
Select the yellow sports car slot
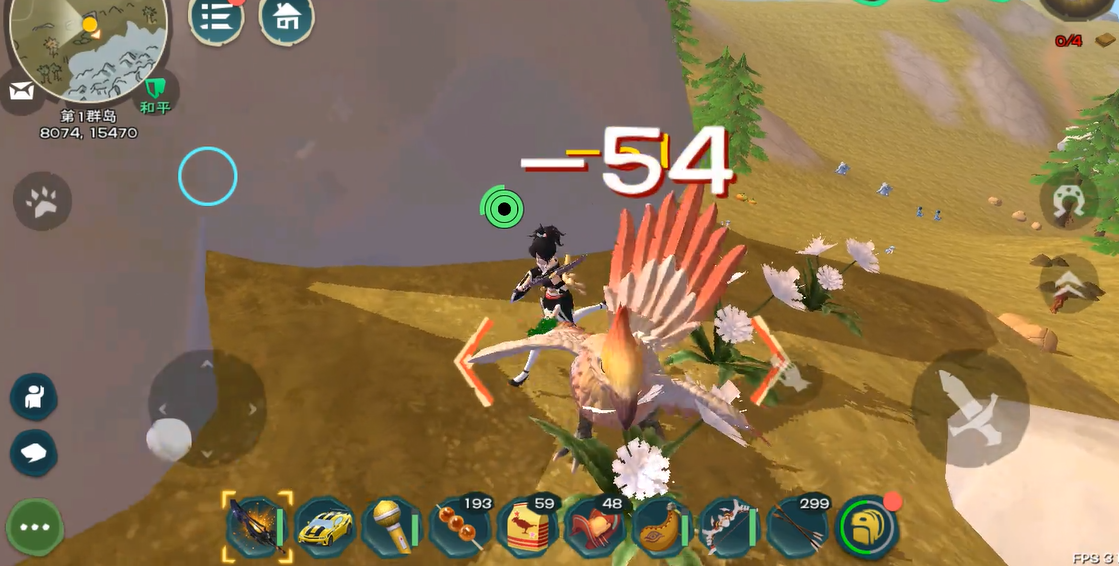325,526
